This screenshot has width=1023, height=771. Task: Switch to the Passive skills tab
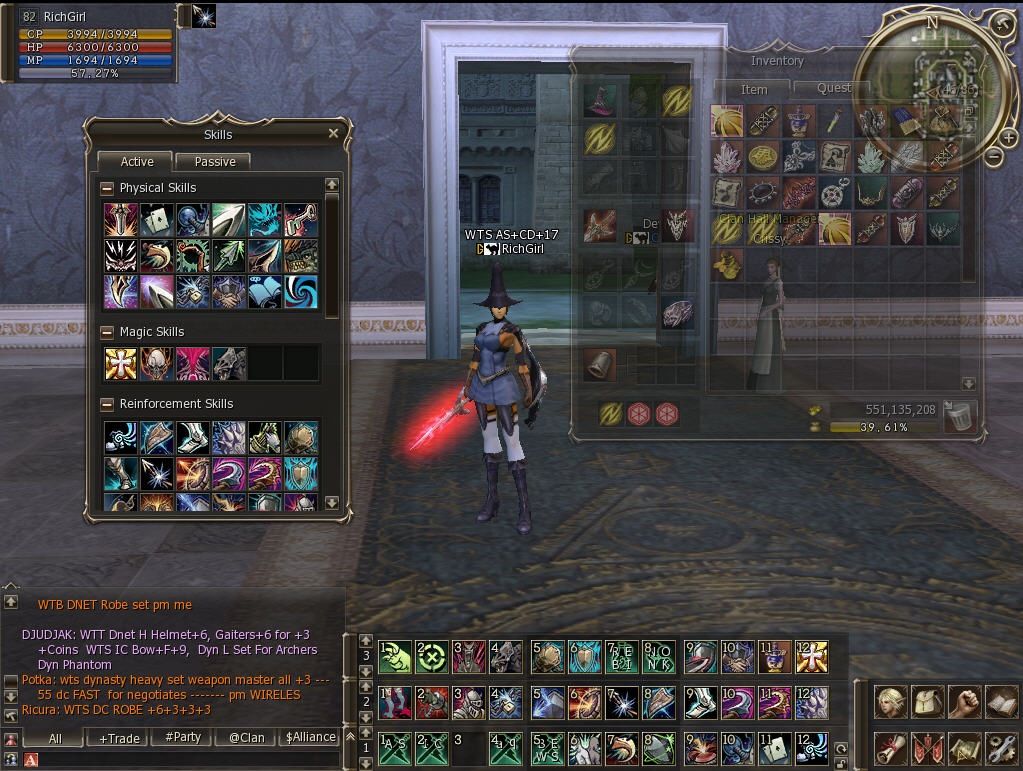[x=214, y=161]
